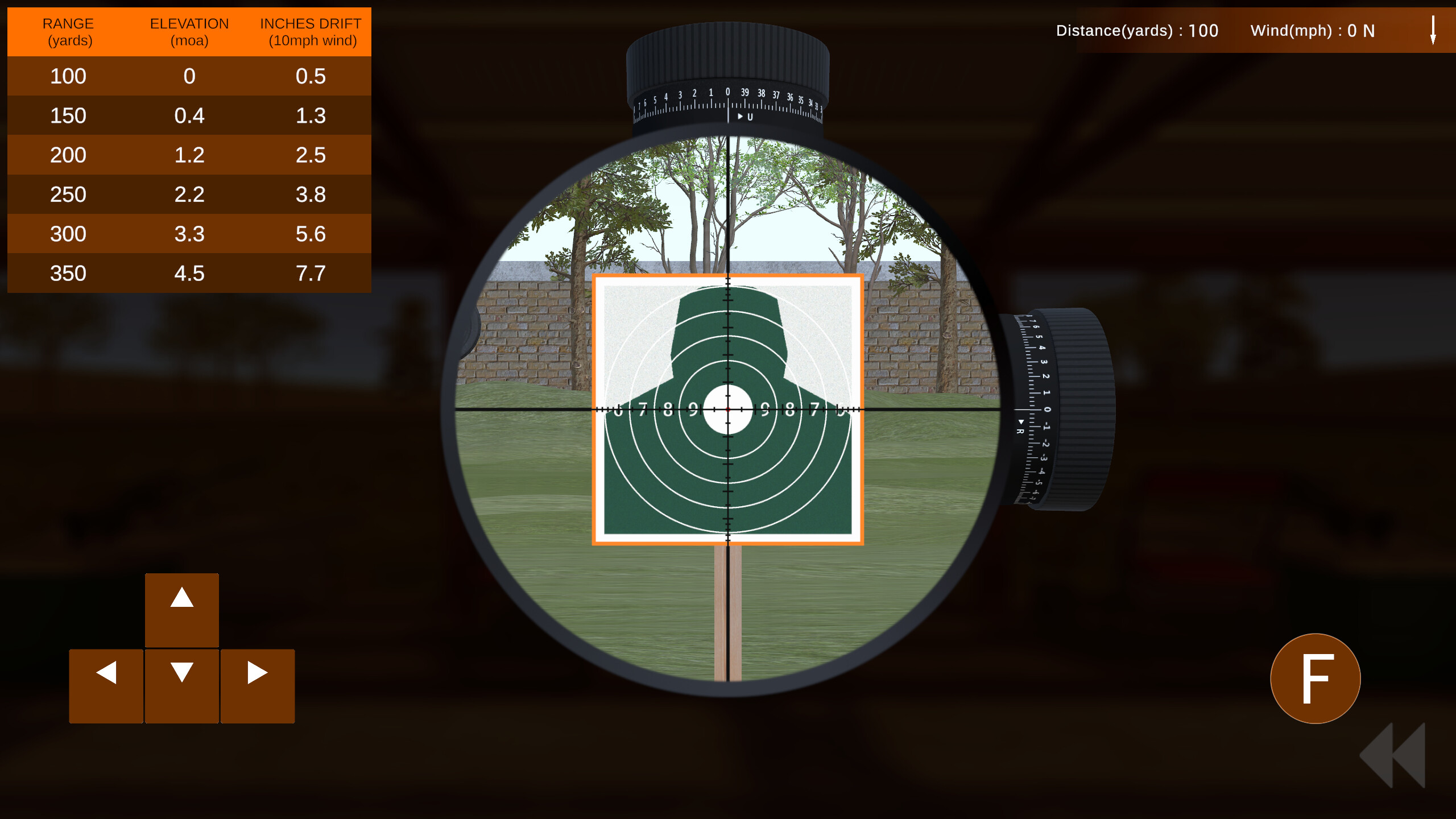This screenshot has height=819, width=1456.
Task: Click the ELEVATION (moa) column header
Action: 189,31
